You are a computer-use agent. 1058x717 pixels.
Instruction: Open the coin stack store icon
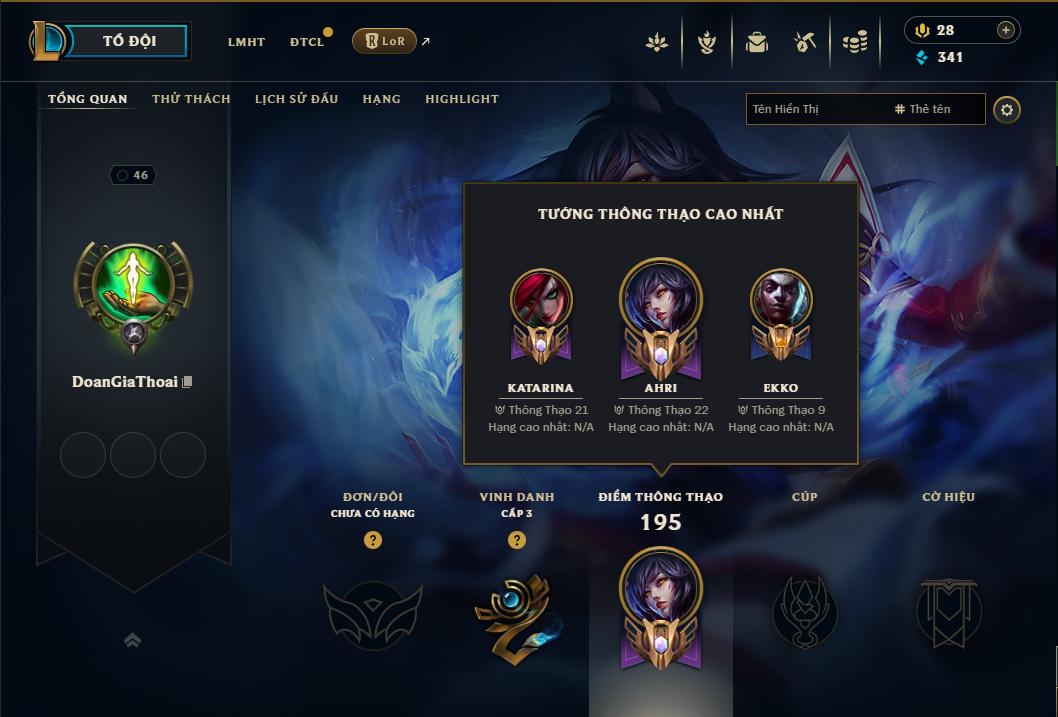point(854,42)
